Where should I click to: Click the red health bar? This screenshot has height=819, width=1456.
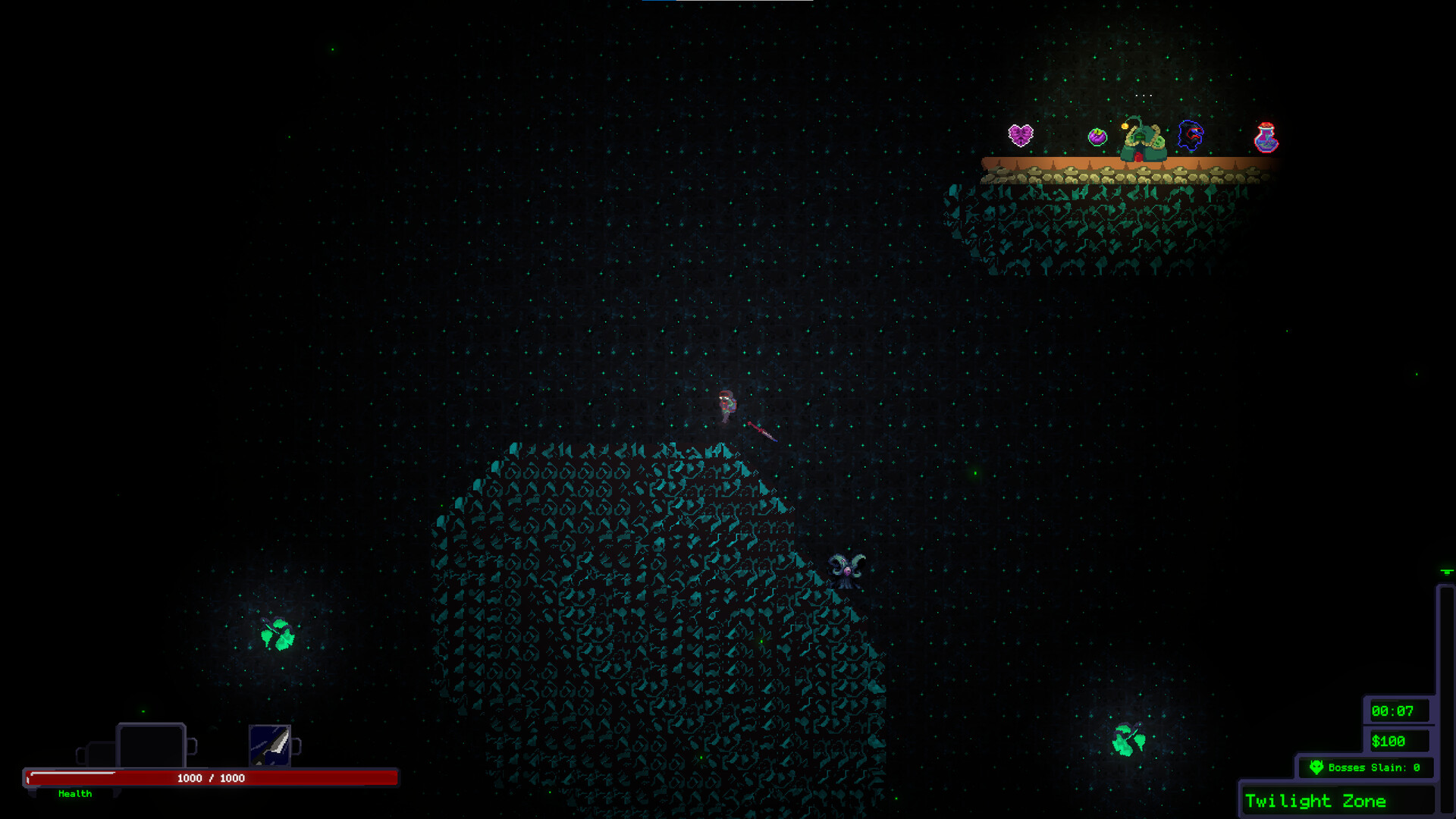pos(212,777)
